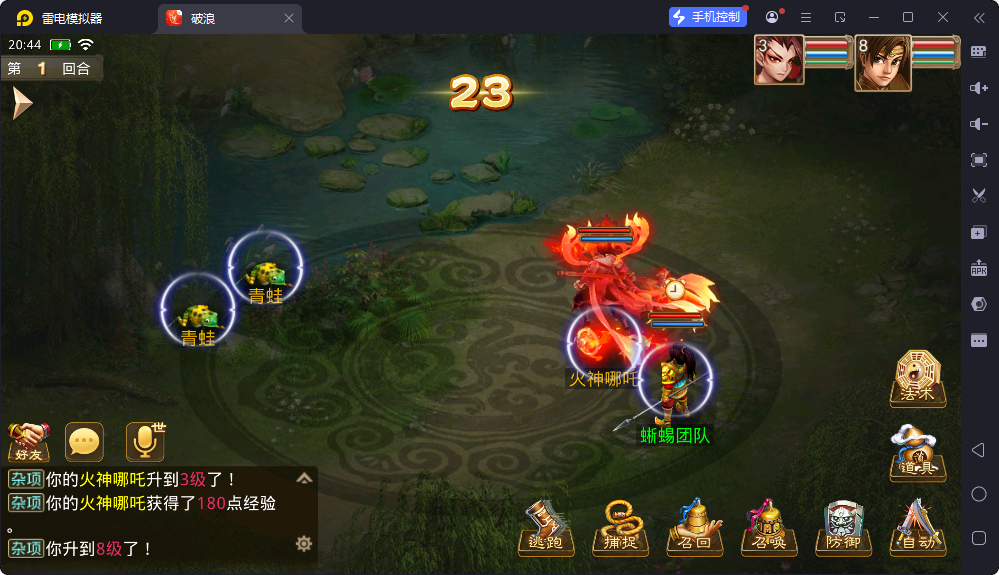The image size is (999, 575).
Task: Open chat settings gear icon
Action: (x=304, y=543)
